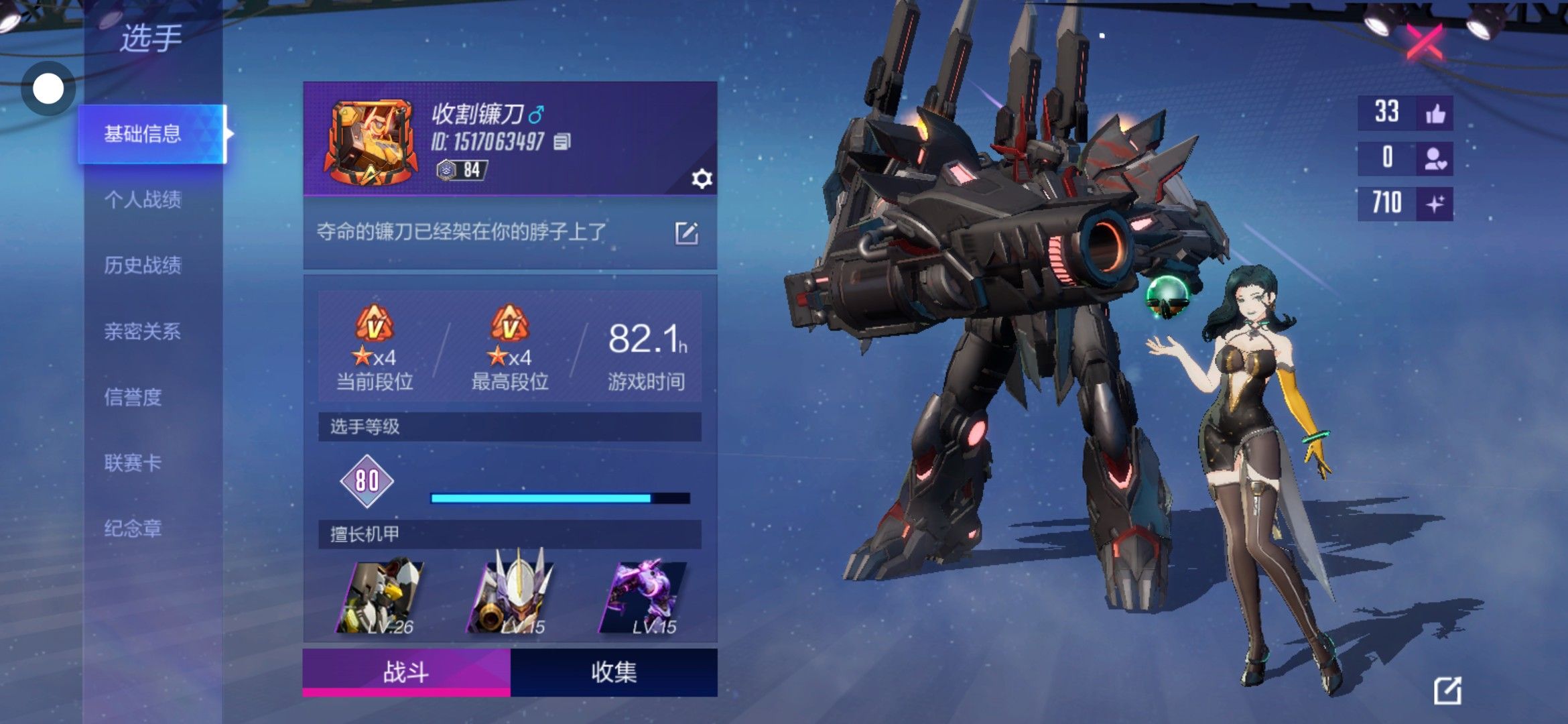This screenshot has width=1568, height=724.
Task: Switch to the 收集 tab
Action: click(613, 672)
